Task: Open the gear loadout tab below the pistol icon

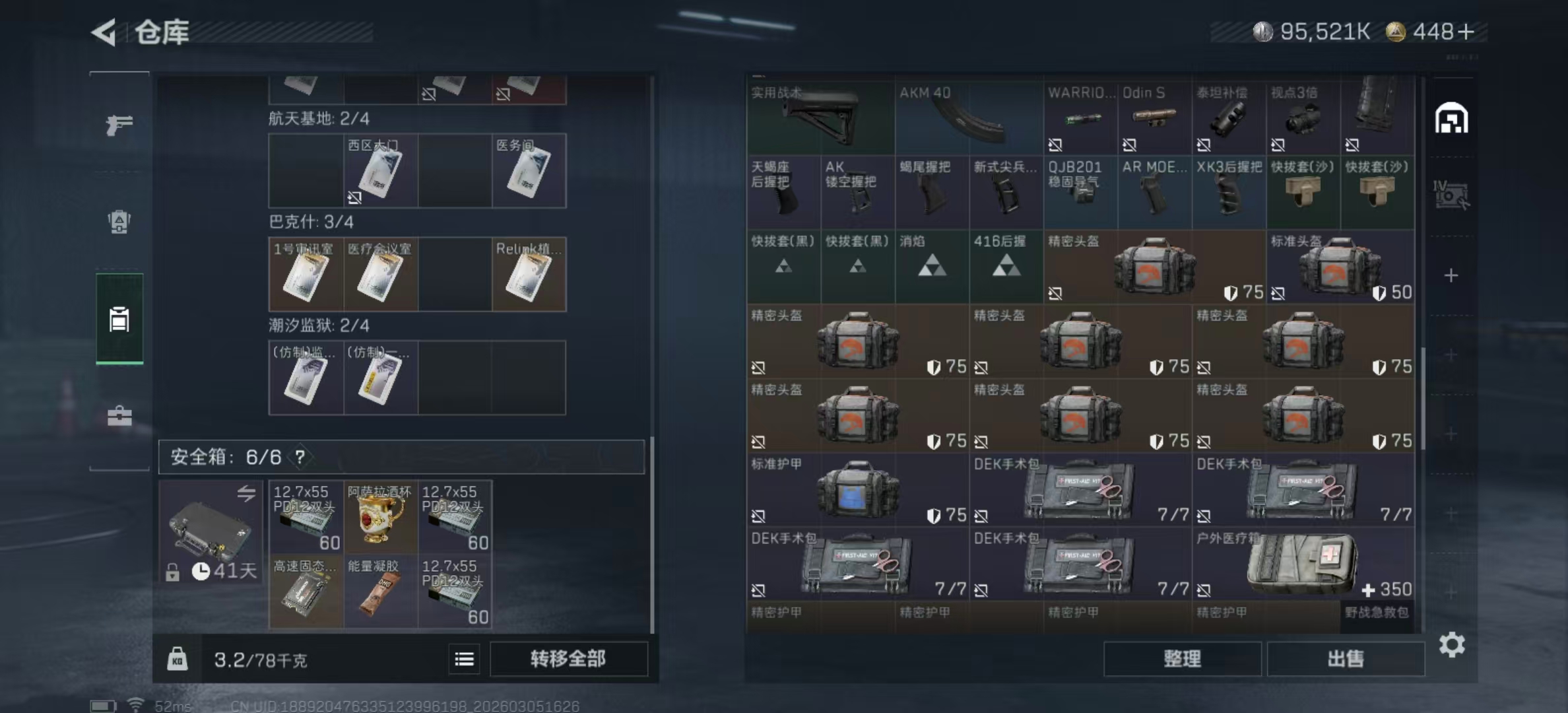Action: (x=119, y=223)
